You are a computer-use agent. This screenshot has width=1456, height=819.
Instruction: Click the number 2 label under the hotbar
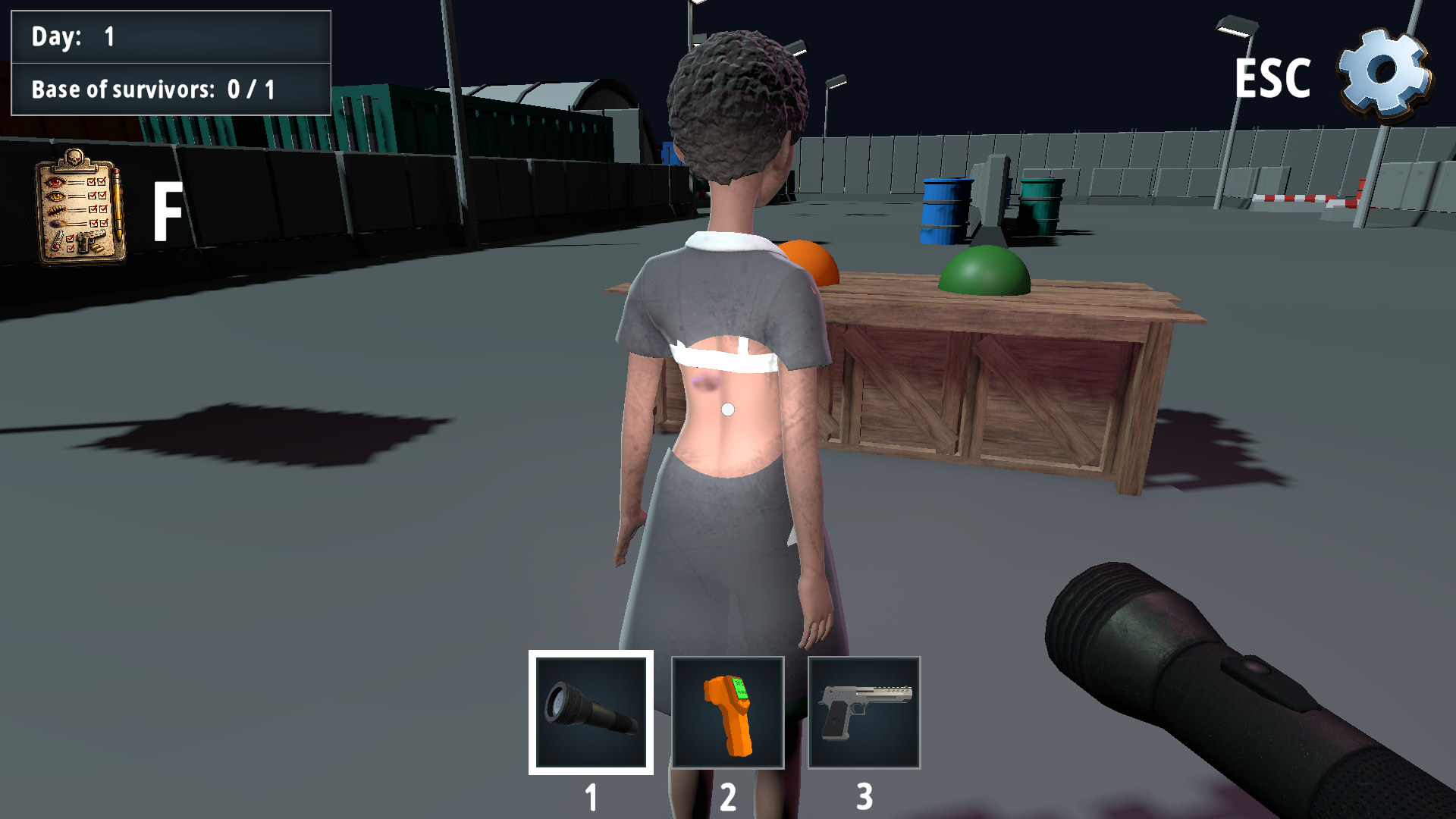click(728, 795)
